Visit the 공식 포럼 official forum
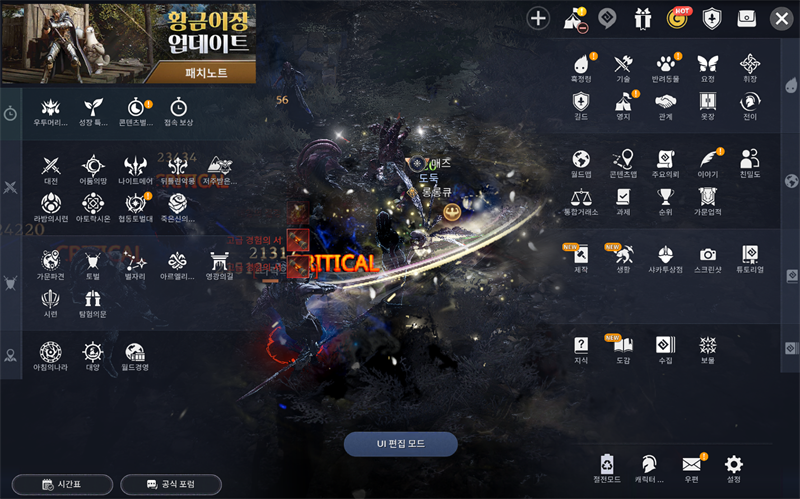Viewport: 800px width, 499px height. (171, 484)
